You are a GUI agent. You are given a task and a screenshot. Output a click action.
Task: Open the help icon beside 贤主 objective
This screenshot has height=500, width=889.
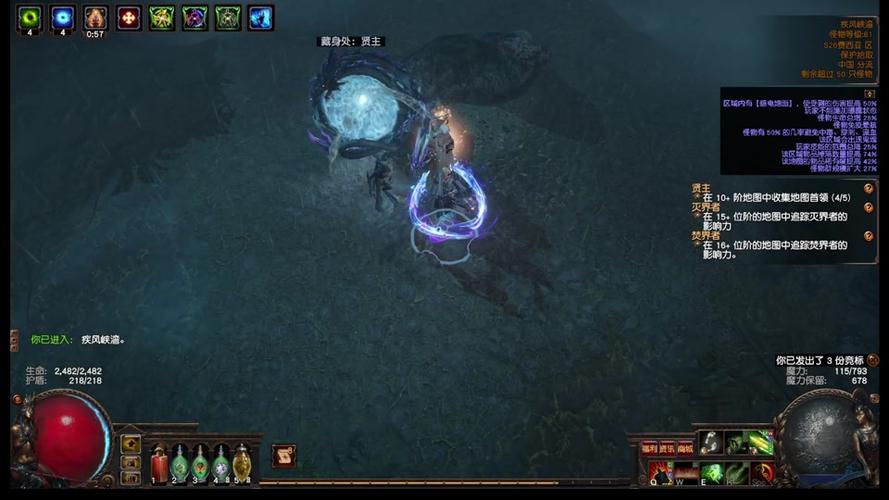coord(869,188)
